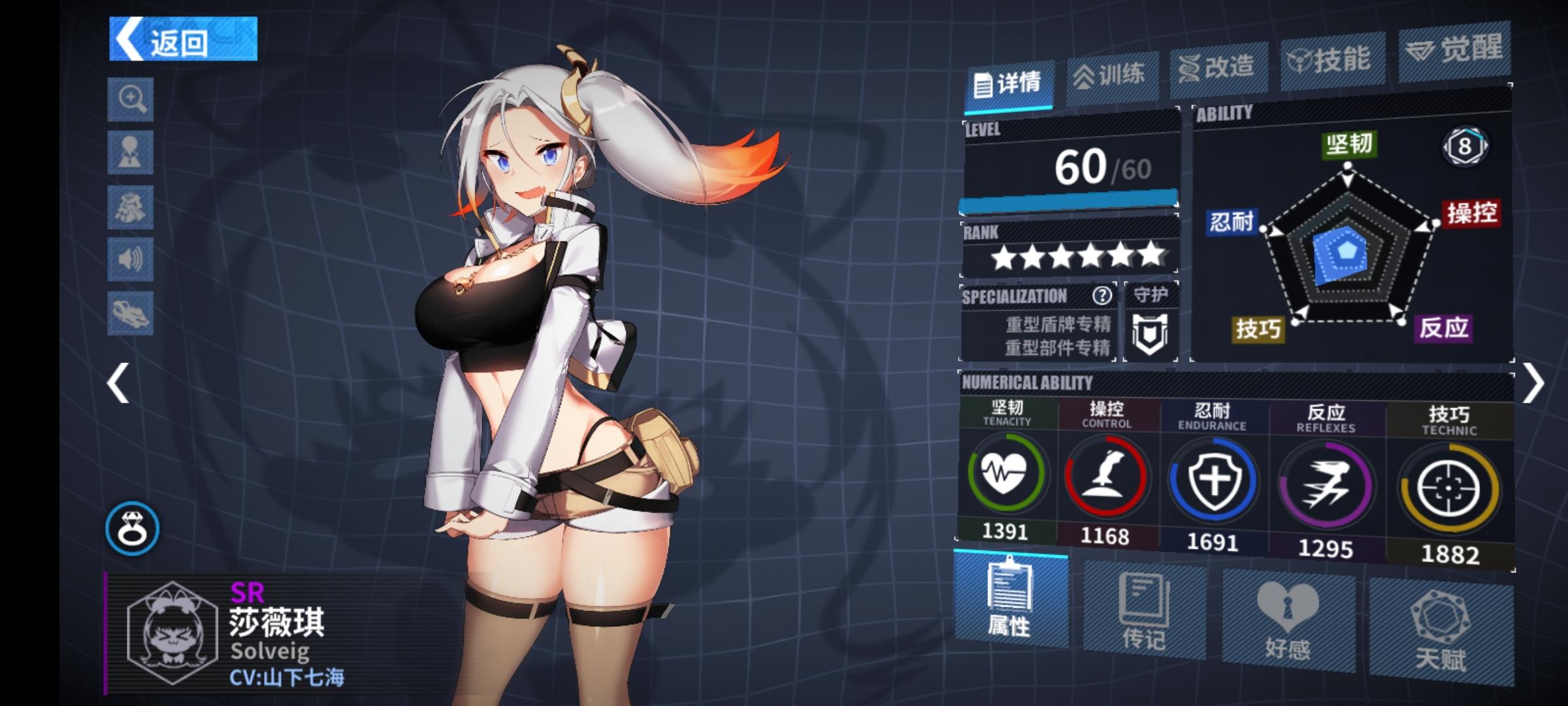Select the 属性 attributes tab
The width and height of the screenshot is (1568, 706).
(1010, 600)
